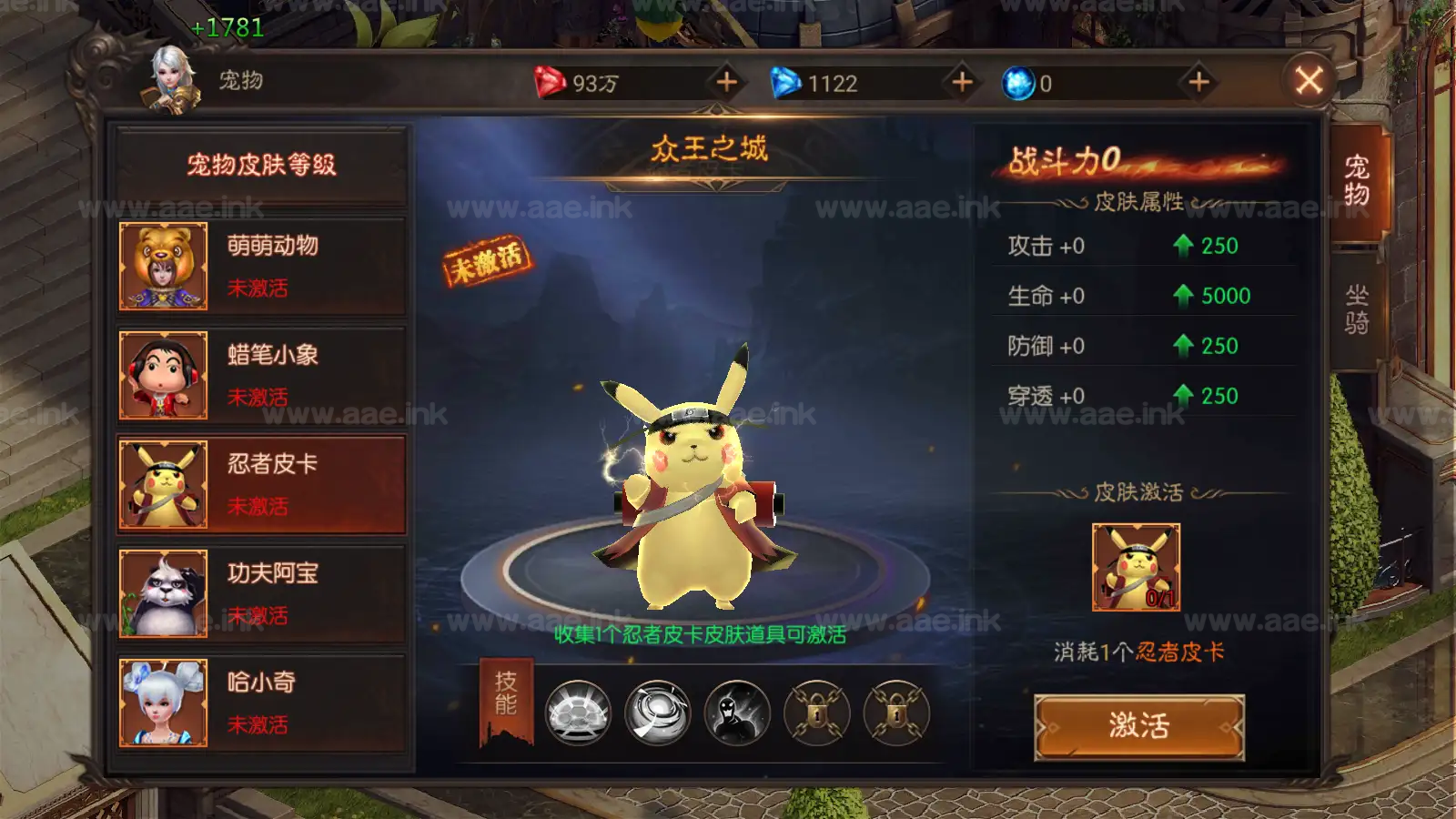The height and width of the screenshot is (819, 1456).
Task: Open the 哈小奇 skin entry
Action: coord(262,703)
